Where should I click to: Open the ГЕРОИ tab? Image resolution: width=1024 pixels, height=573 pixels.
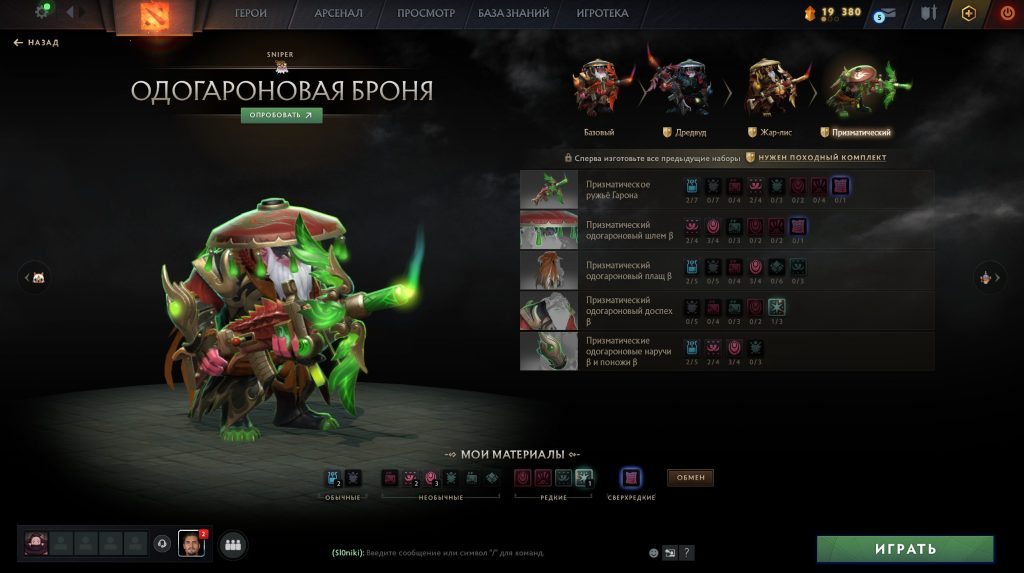[x=250, y=14]
